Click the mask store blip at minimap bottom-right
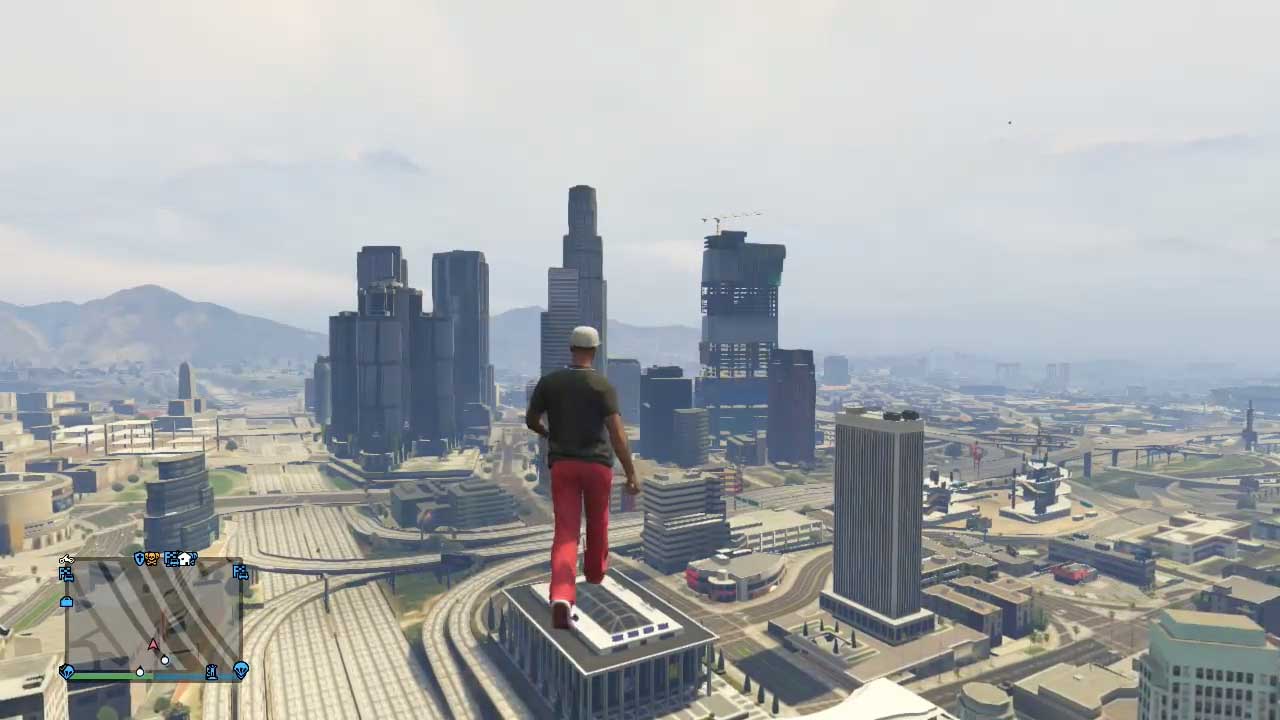The width and height of the screenshot is (1280, 720). [x=242, y=670]
